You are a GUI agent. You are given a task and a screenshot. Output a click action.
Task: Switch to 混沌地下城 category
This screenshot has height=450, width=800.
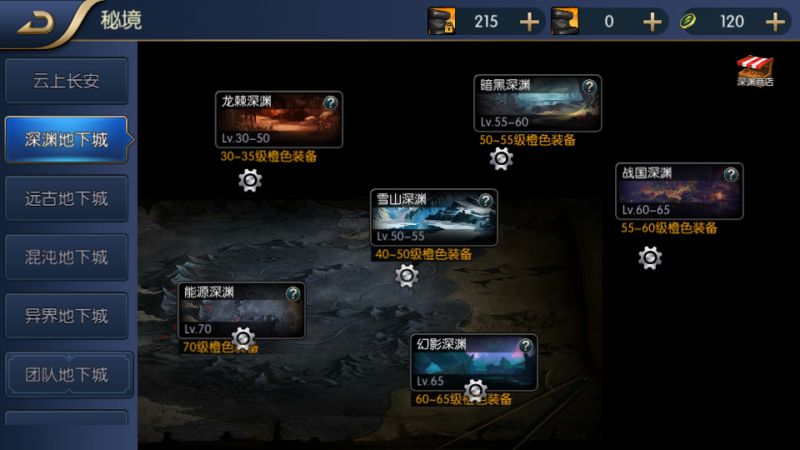click(x=66, y=257)
